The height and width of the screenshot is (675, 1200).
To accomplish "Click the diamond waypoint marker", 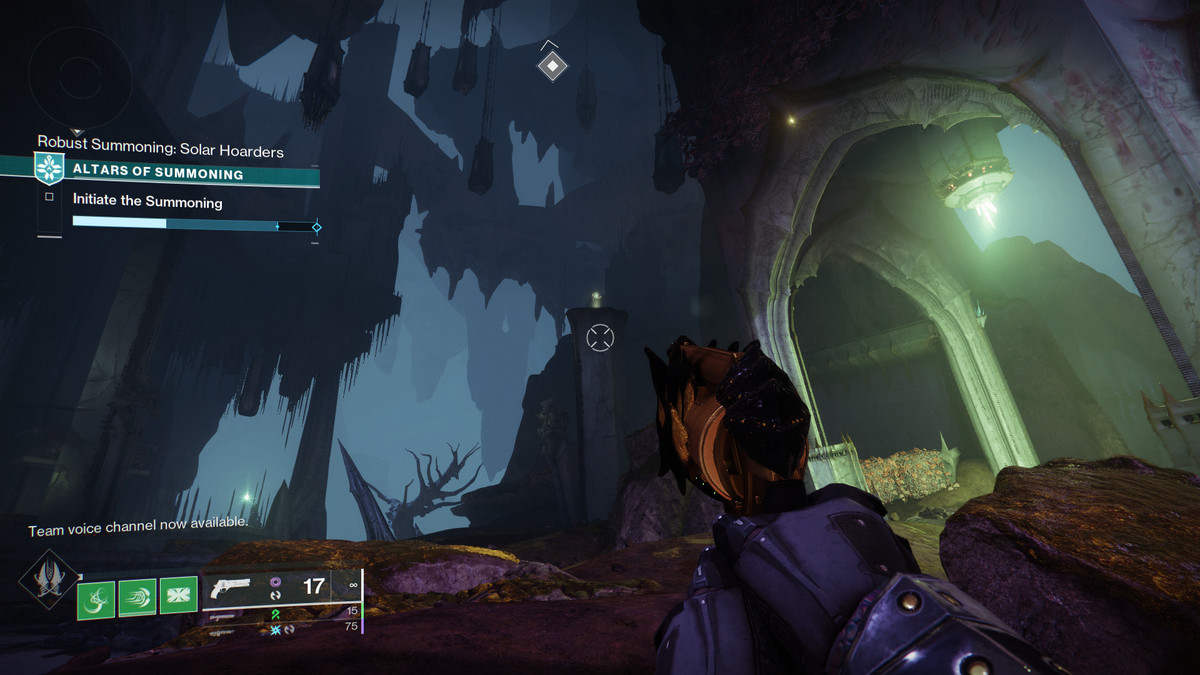I will (x=552, y=66).
